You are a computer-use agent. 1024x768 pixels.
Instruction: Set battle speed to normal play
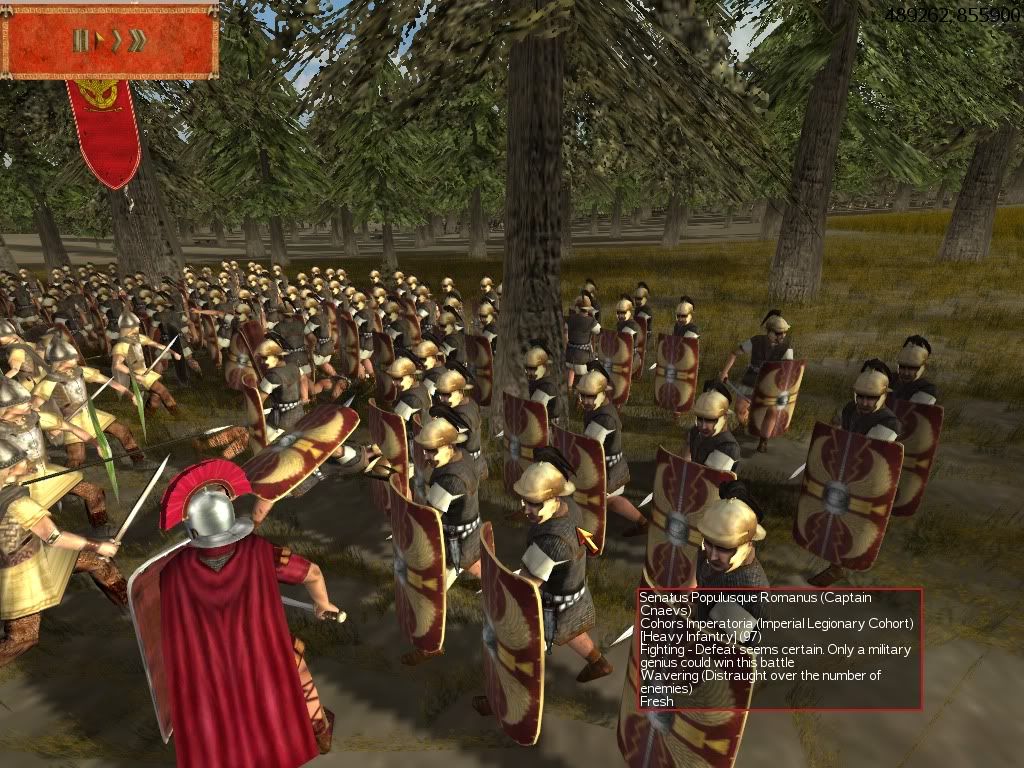(x=97, y=41)
